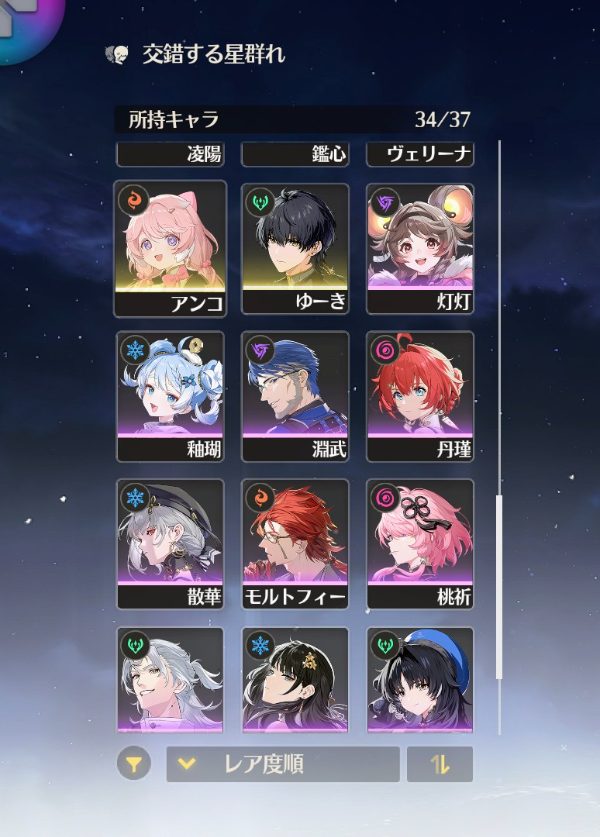Select the 桃祈 character card
This screenshot has width=600, height=837.
420,544
